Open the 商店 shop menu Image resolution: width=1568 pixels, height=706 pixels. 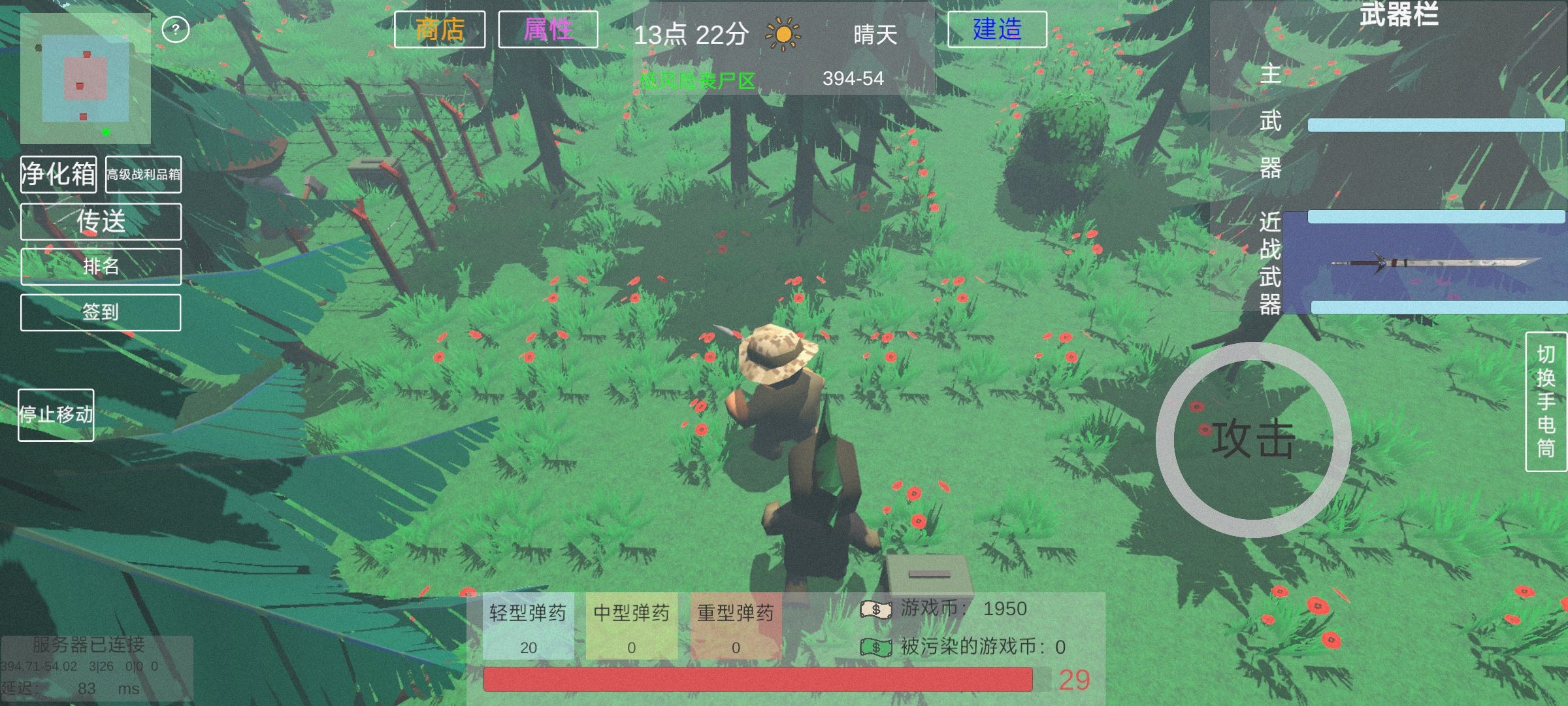(440, 29)
